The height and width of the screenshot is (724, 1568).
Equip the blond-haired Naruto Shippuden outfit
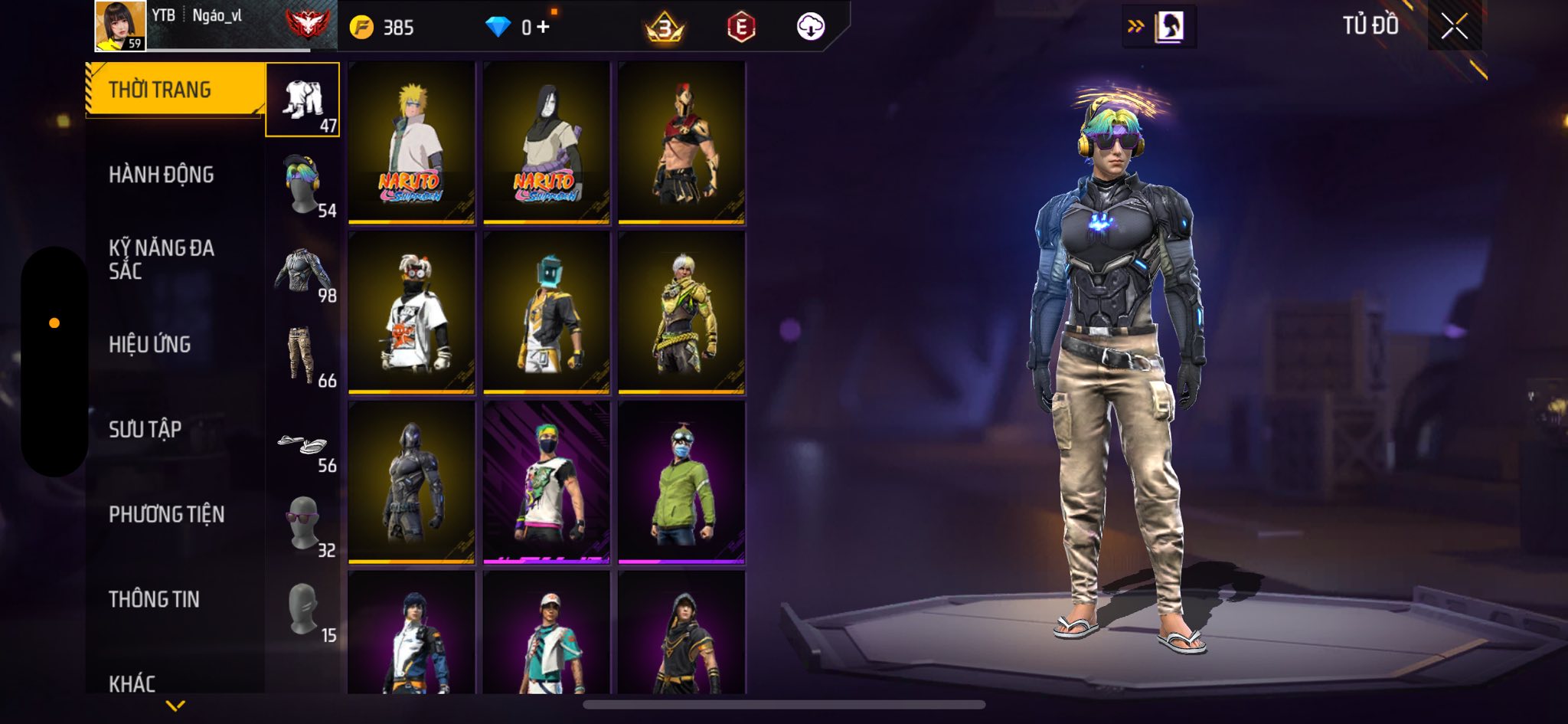pos(412,143)
